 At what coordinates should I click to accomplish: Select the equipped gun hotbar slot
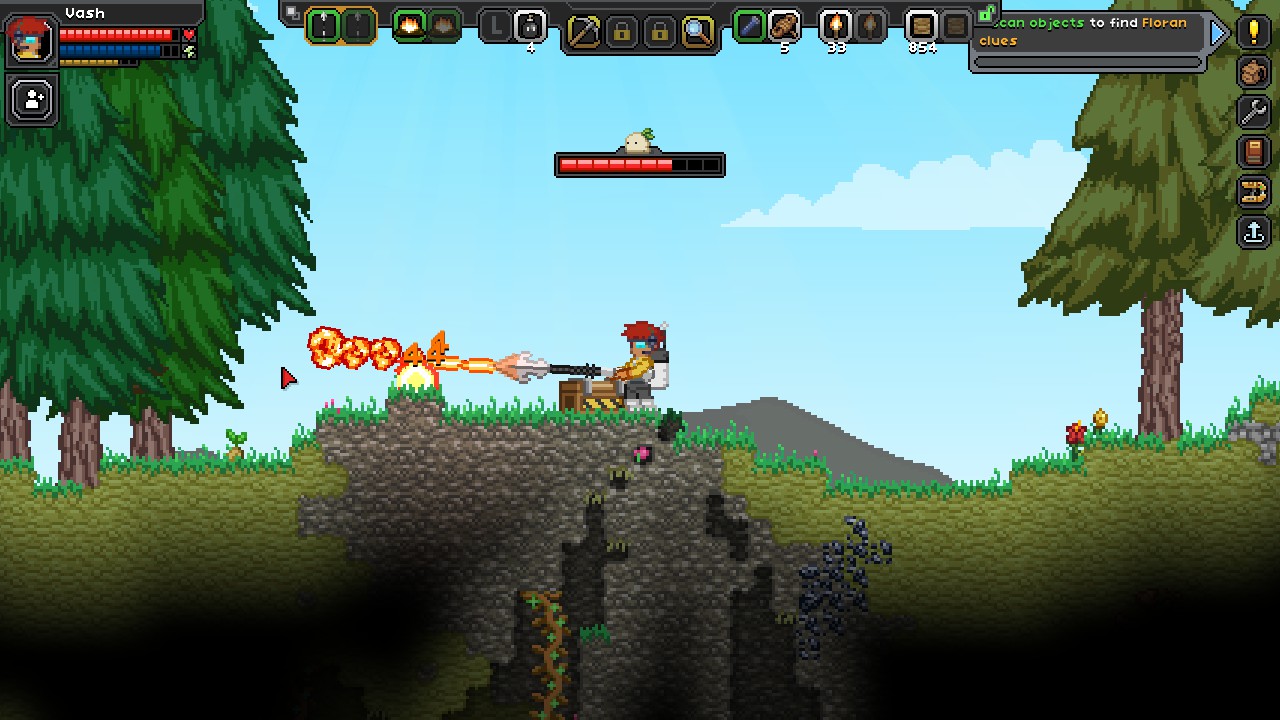point(323,26)
